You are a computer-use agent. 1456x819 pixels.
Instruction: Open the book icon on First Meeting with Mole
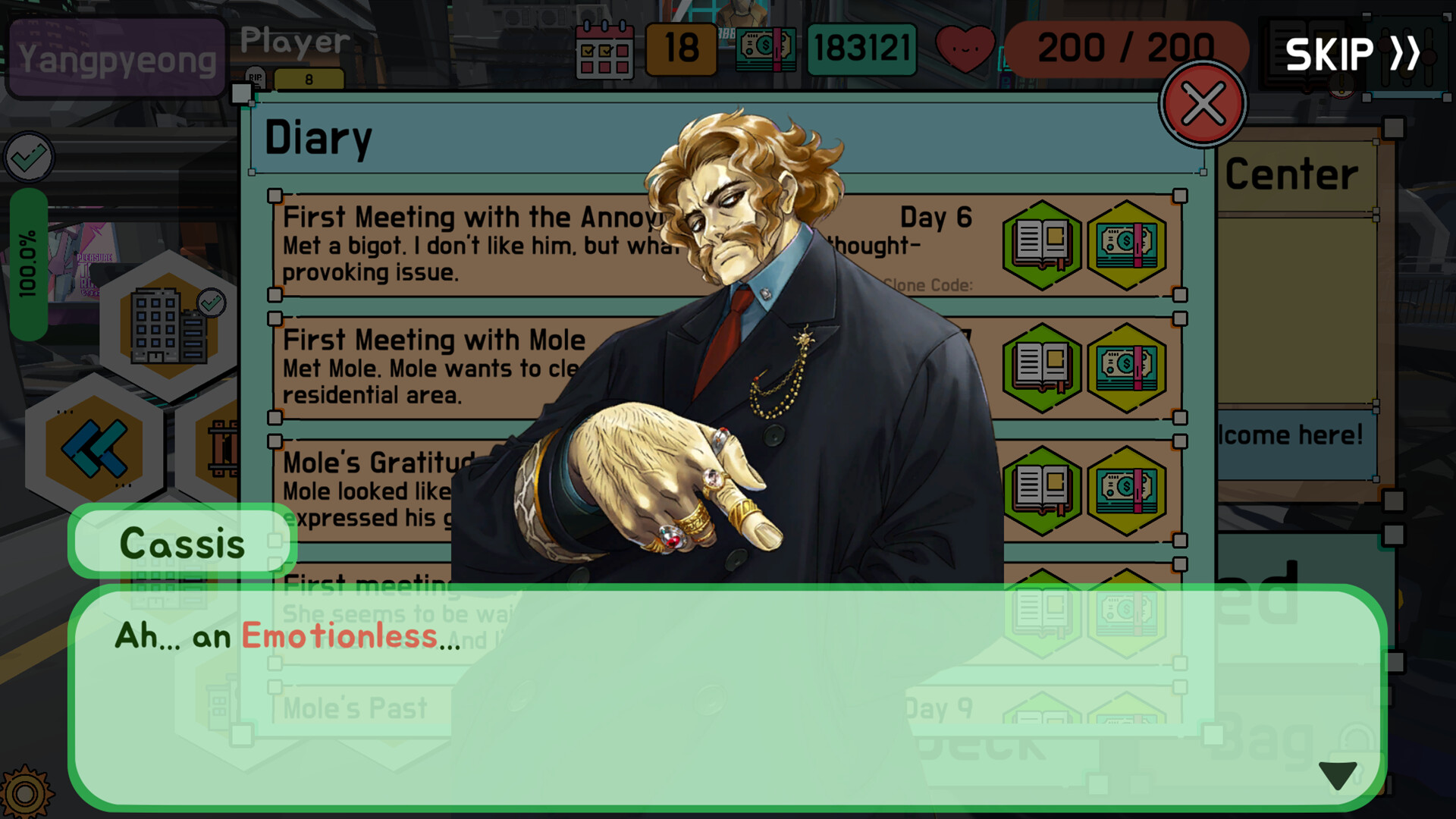1041,368
